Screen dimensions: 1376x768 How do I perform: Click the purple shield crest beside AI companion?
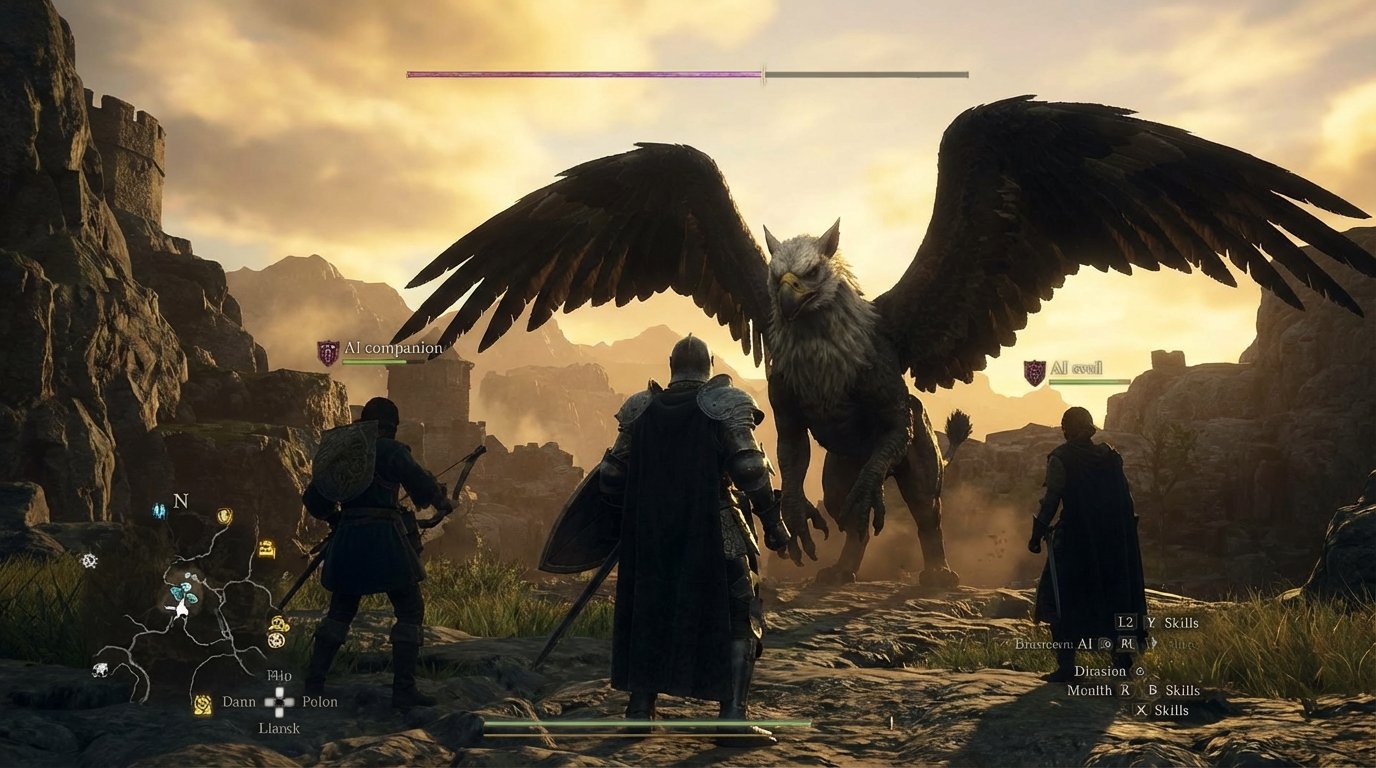[326, 350]
